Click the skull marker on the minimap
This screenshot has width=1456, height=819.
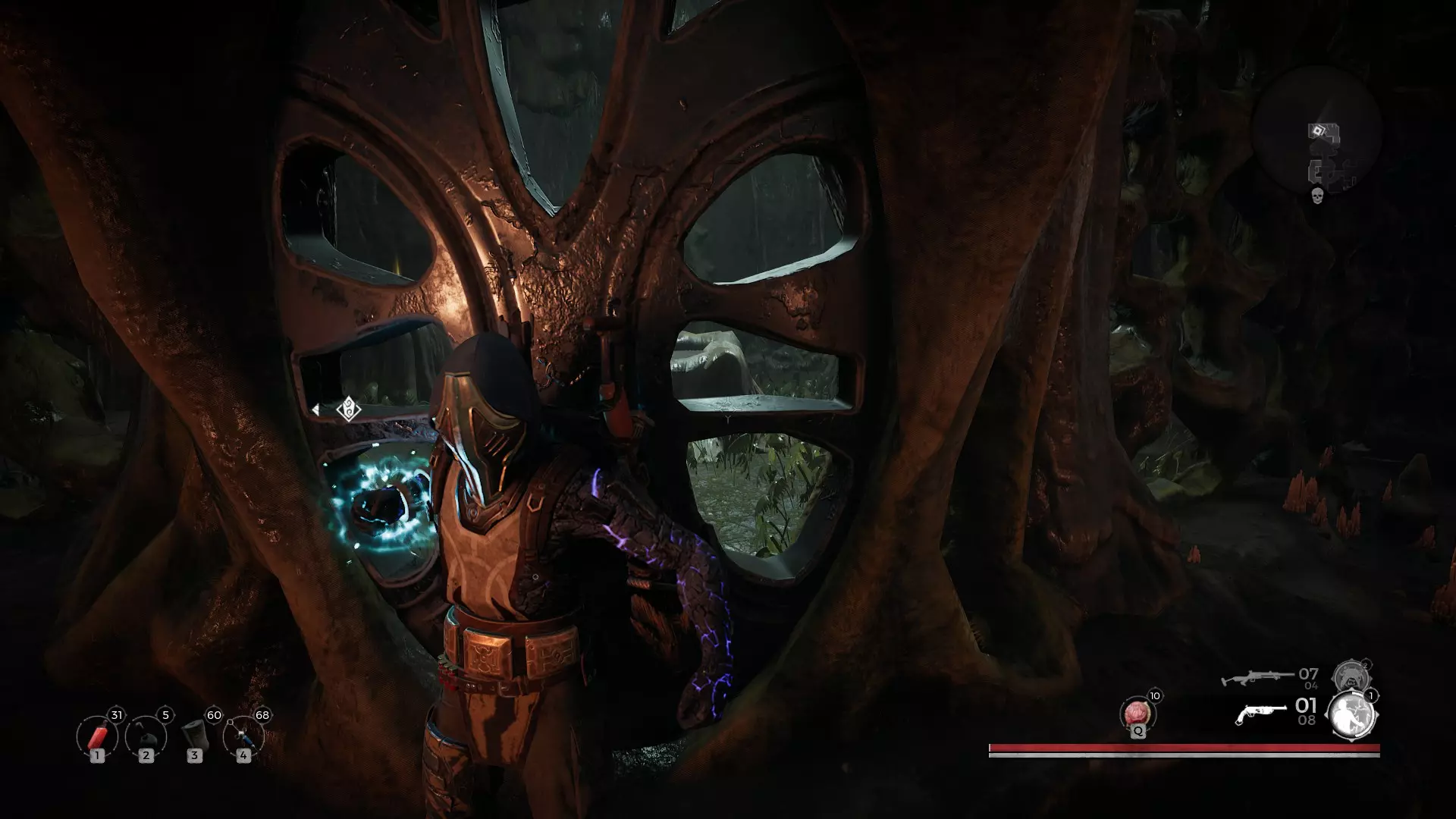[x=1317, y=196]
